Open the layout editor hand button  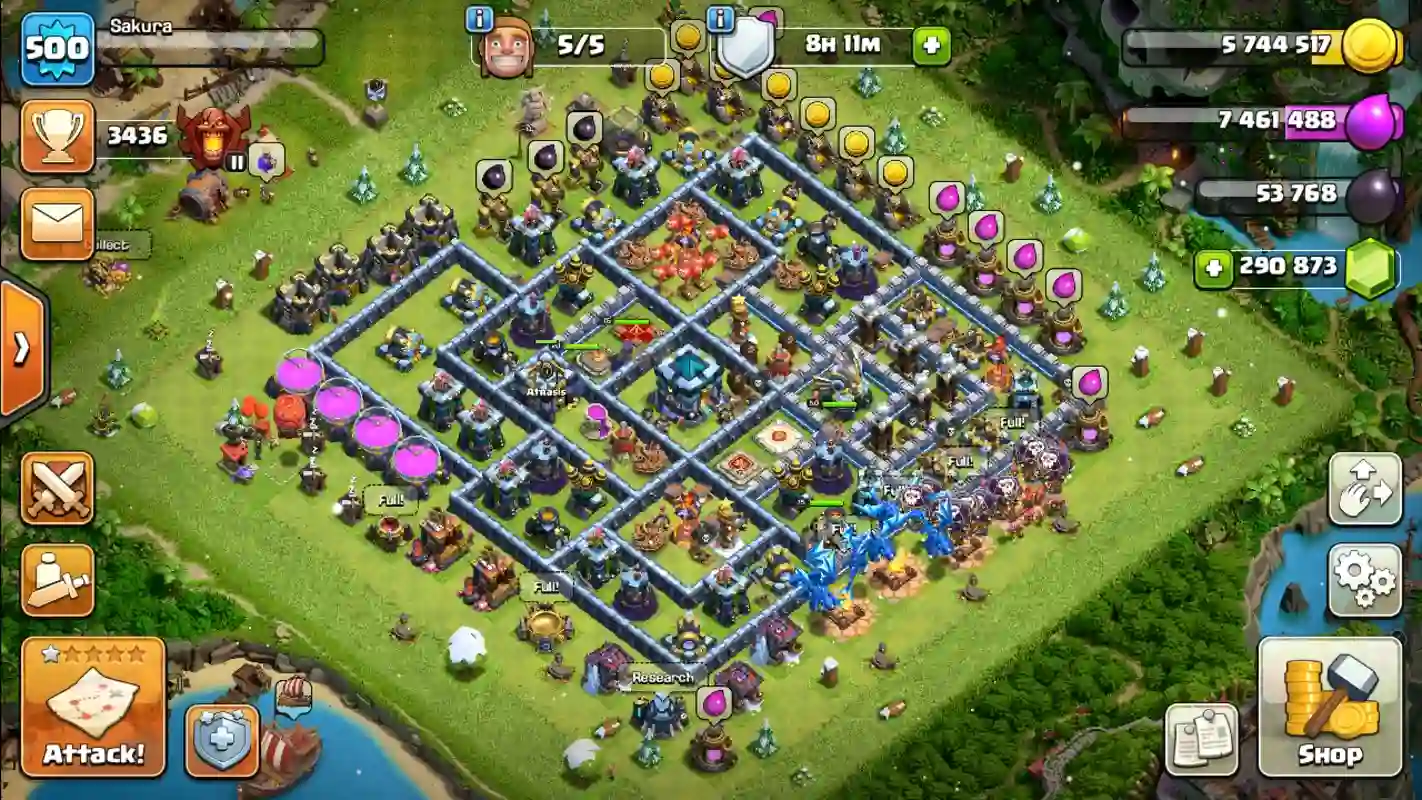(x=1365, y=489)
